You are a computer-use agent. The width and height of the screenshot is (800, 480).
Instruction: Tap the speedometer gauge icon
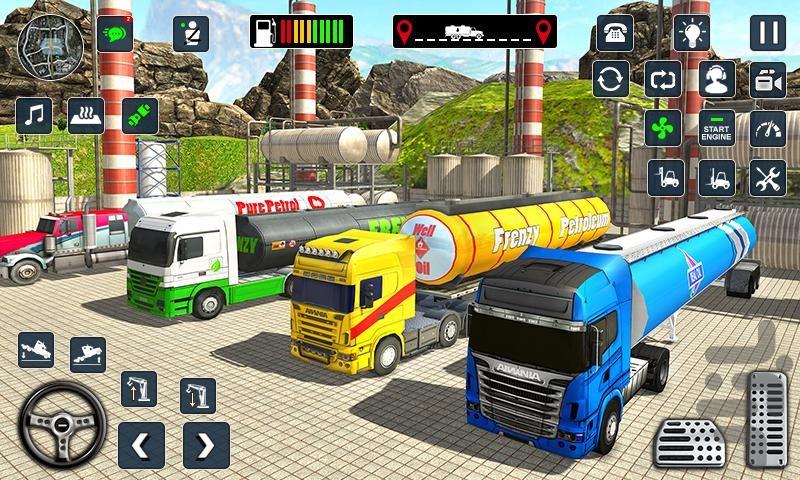point(767,128)
